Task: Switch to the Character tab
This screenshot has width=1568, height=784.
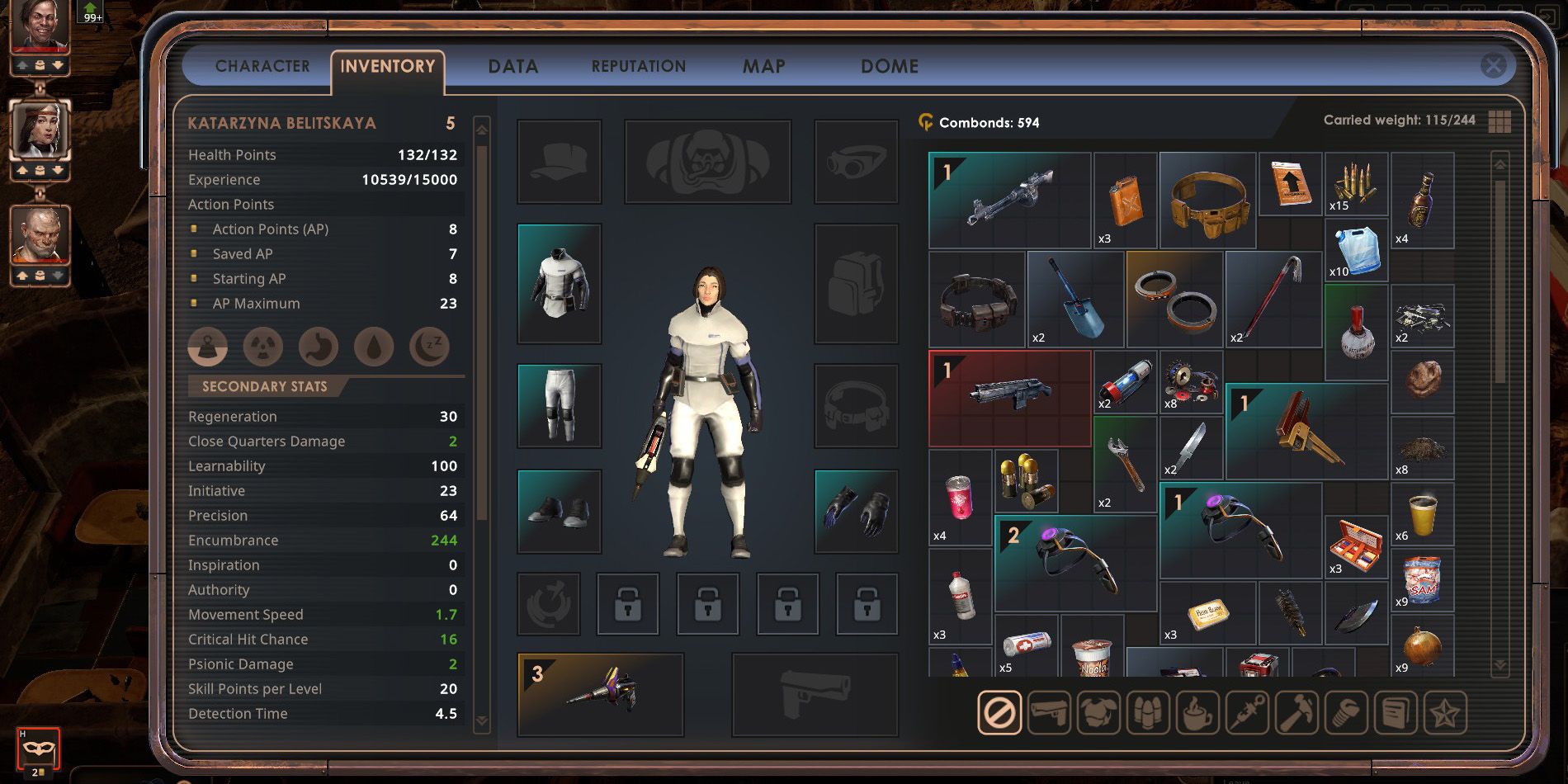Action: [262, 66]
